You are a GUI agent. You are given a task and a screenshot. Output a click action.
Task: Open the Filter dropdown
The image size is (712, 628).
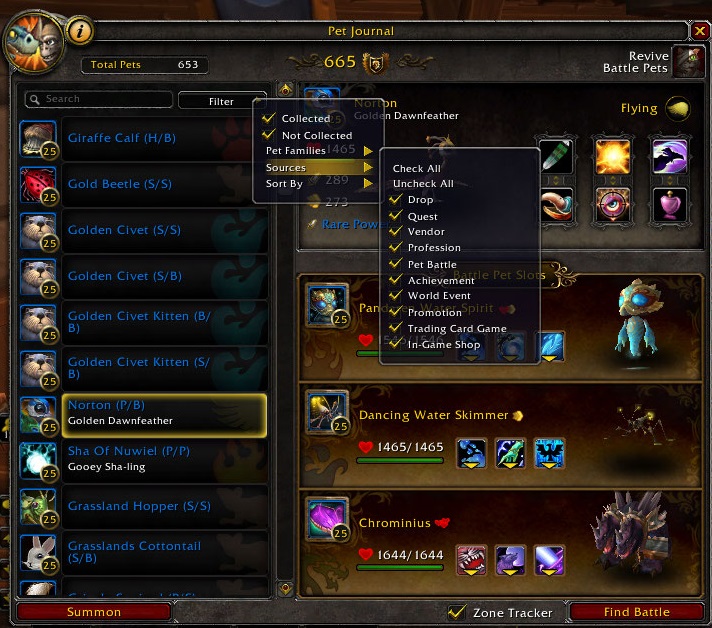click(222, 101)
